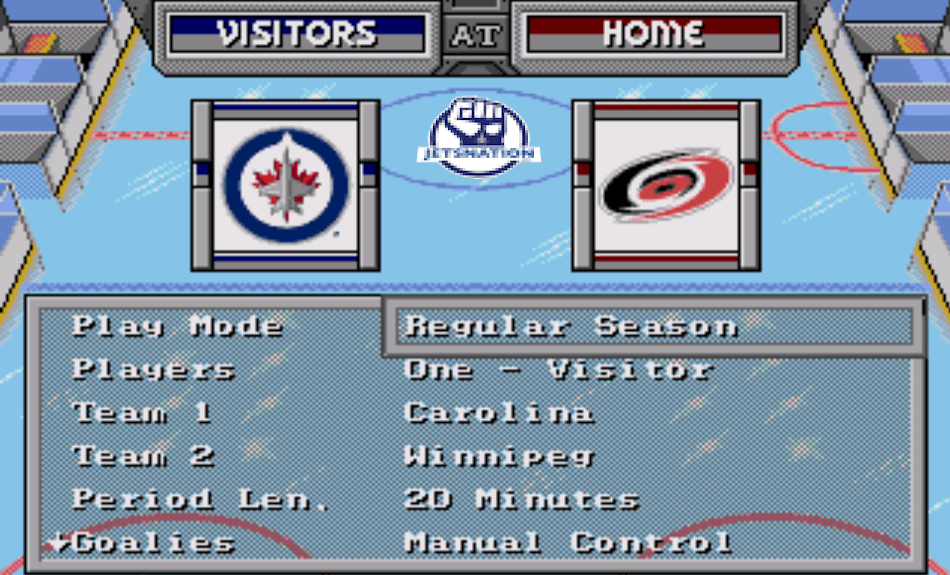Image resolution: width=950 pixels, height=575 pixels.
Task: Change the One - Visitor players setting
Action: [558, 369]
